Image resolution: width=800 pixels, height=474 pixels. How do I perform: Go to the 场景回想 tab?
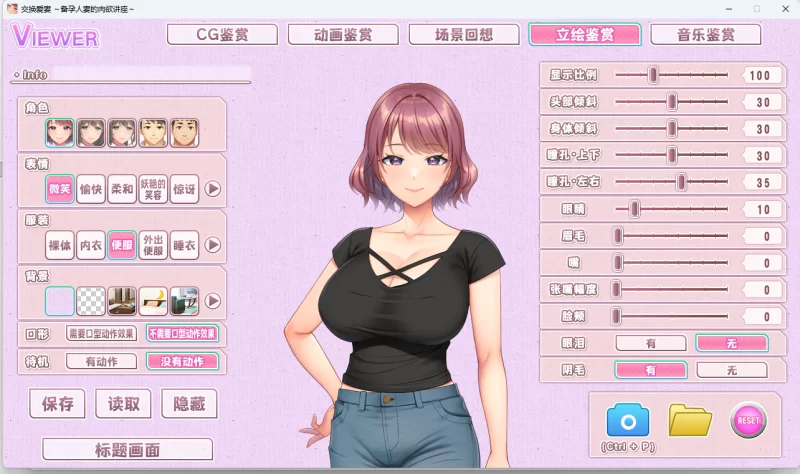tap(464, 35)
